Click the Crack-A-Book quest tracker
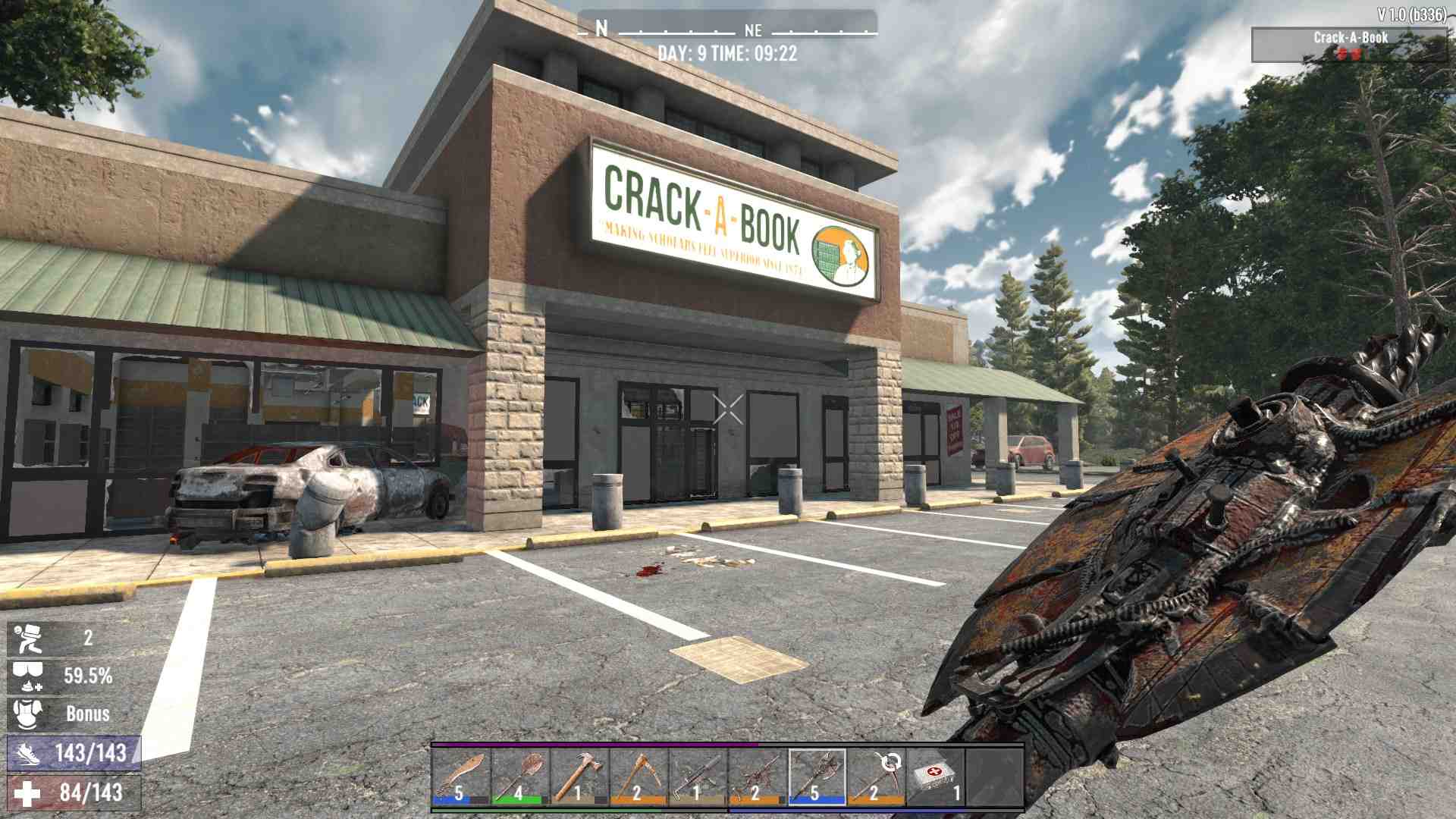 point(1350,44)
